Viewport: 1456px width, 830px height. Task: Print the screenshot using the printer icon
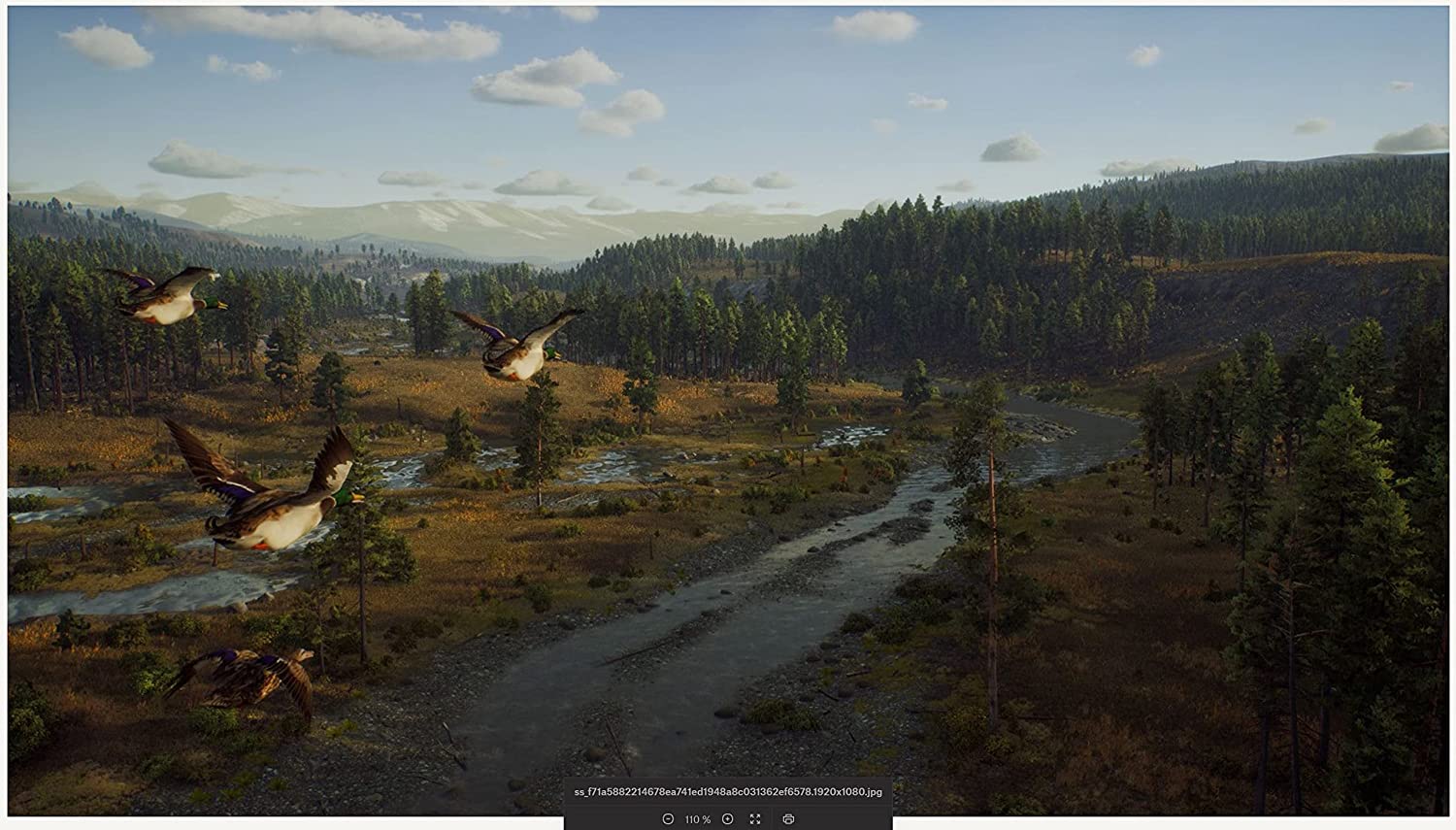tap(788, 819)
